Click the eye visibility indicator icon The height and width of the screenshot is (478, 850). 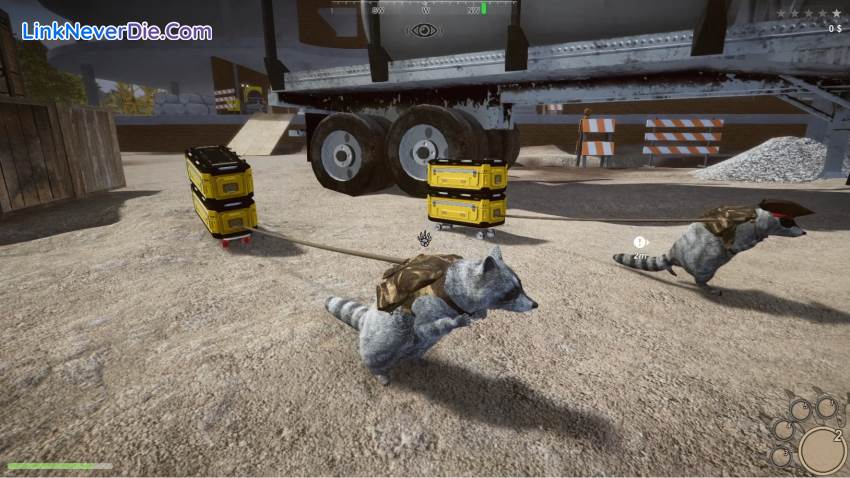click(424, 30)
